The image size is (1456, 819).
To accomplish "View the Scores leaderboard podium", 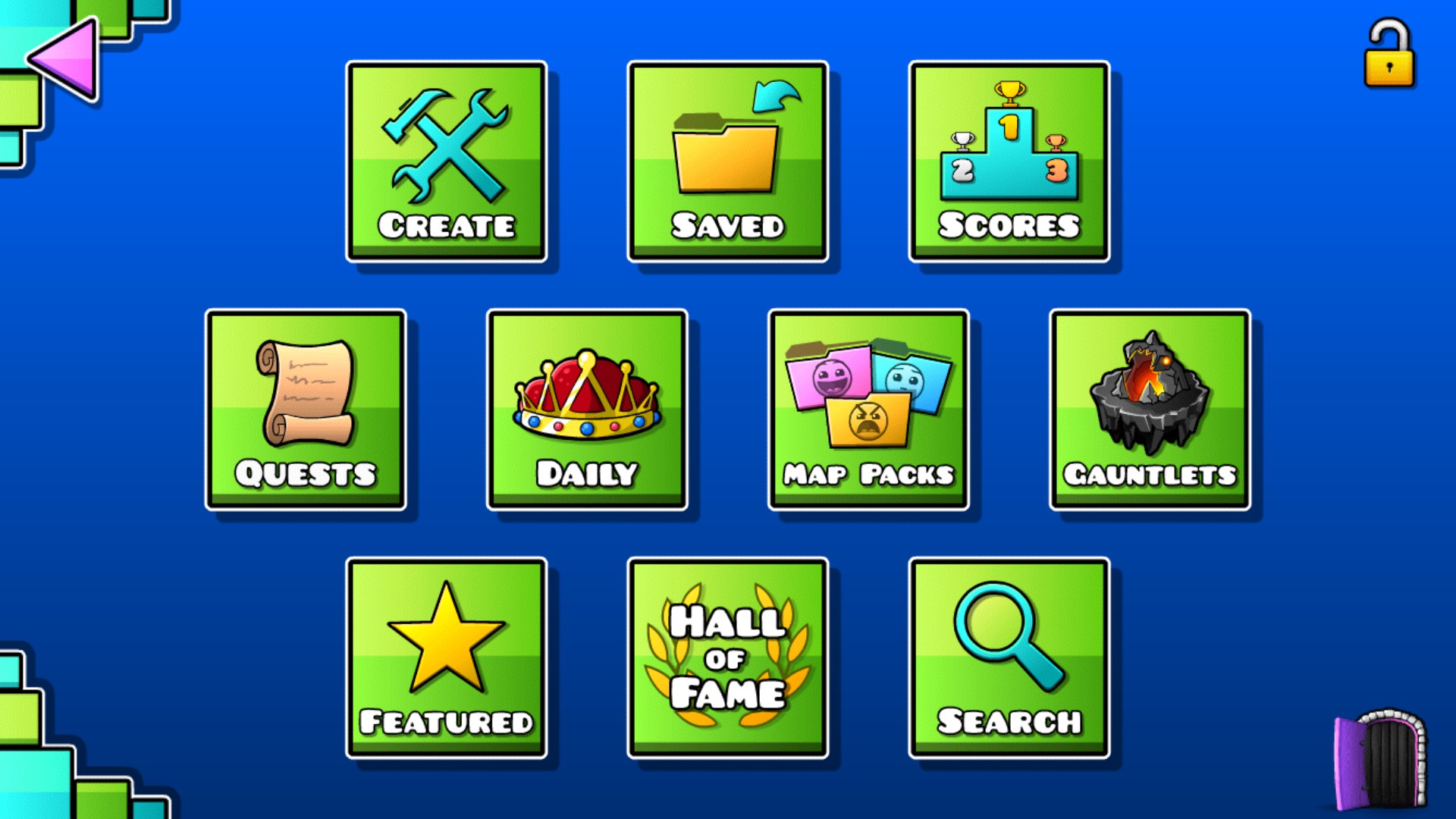I will coord(1009,162).
